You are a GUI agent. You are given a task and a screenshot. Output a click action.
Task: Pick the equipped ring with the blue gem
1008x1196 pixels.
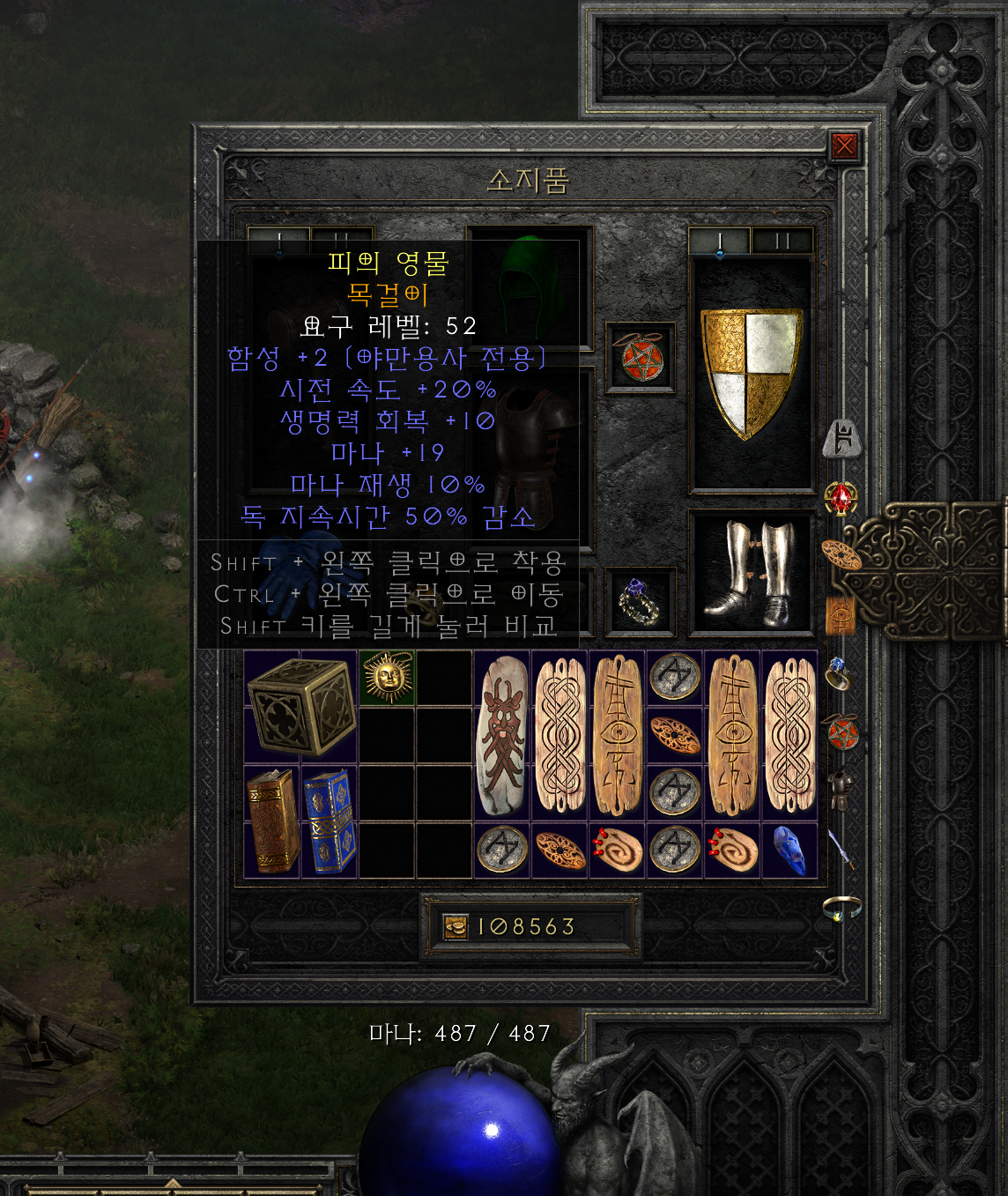pos(641,602)
